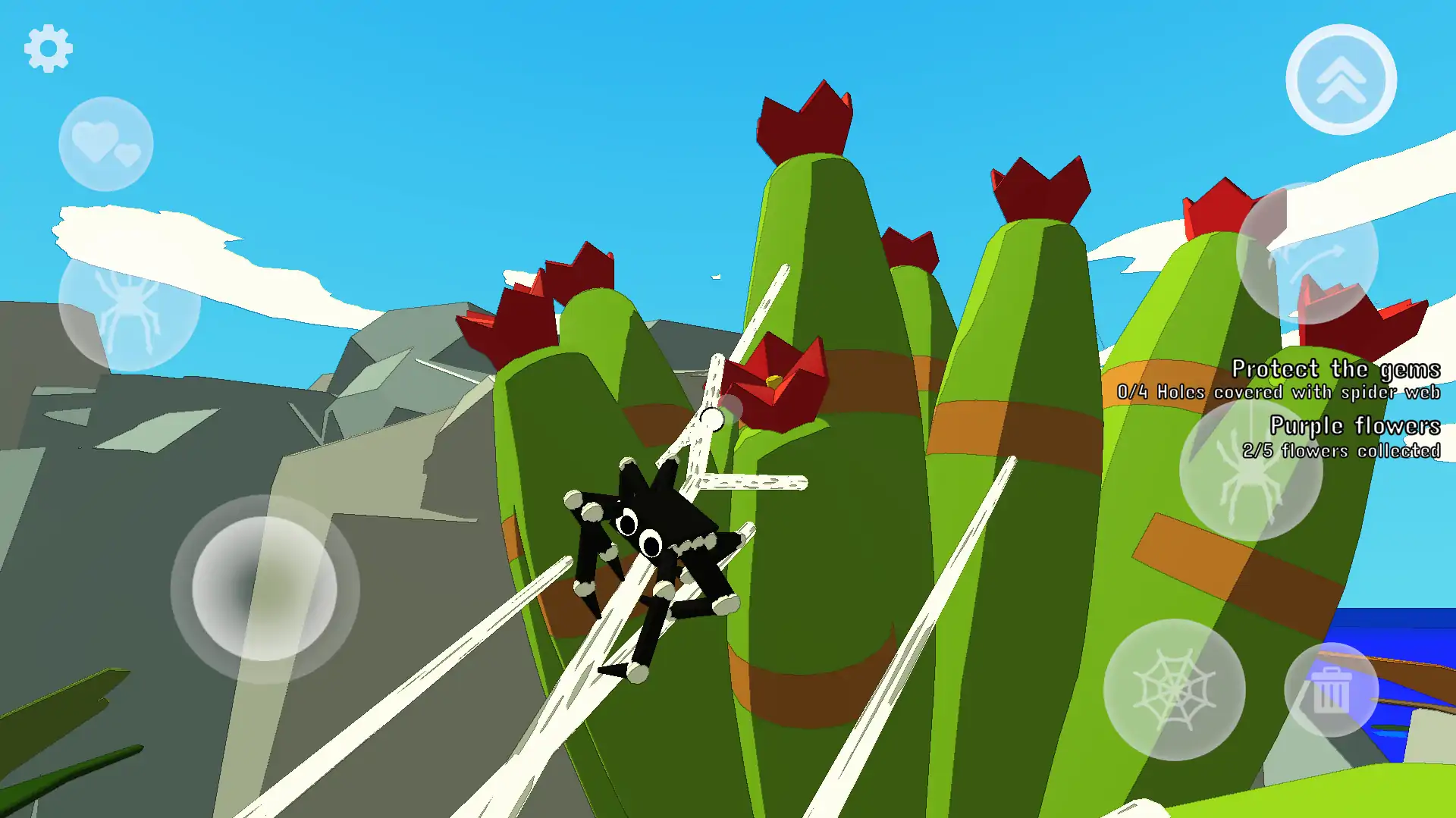Viewport: 1456px width, 818px height.
Task: Tap the trash can delete-web button
Action: pyautogui.click(x=1331, y=690)
